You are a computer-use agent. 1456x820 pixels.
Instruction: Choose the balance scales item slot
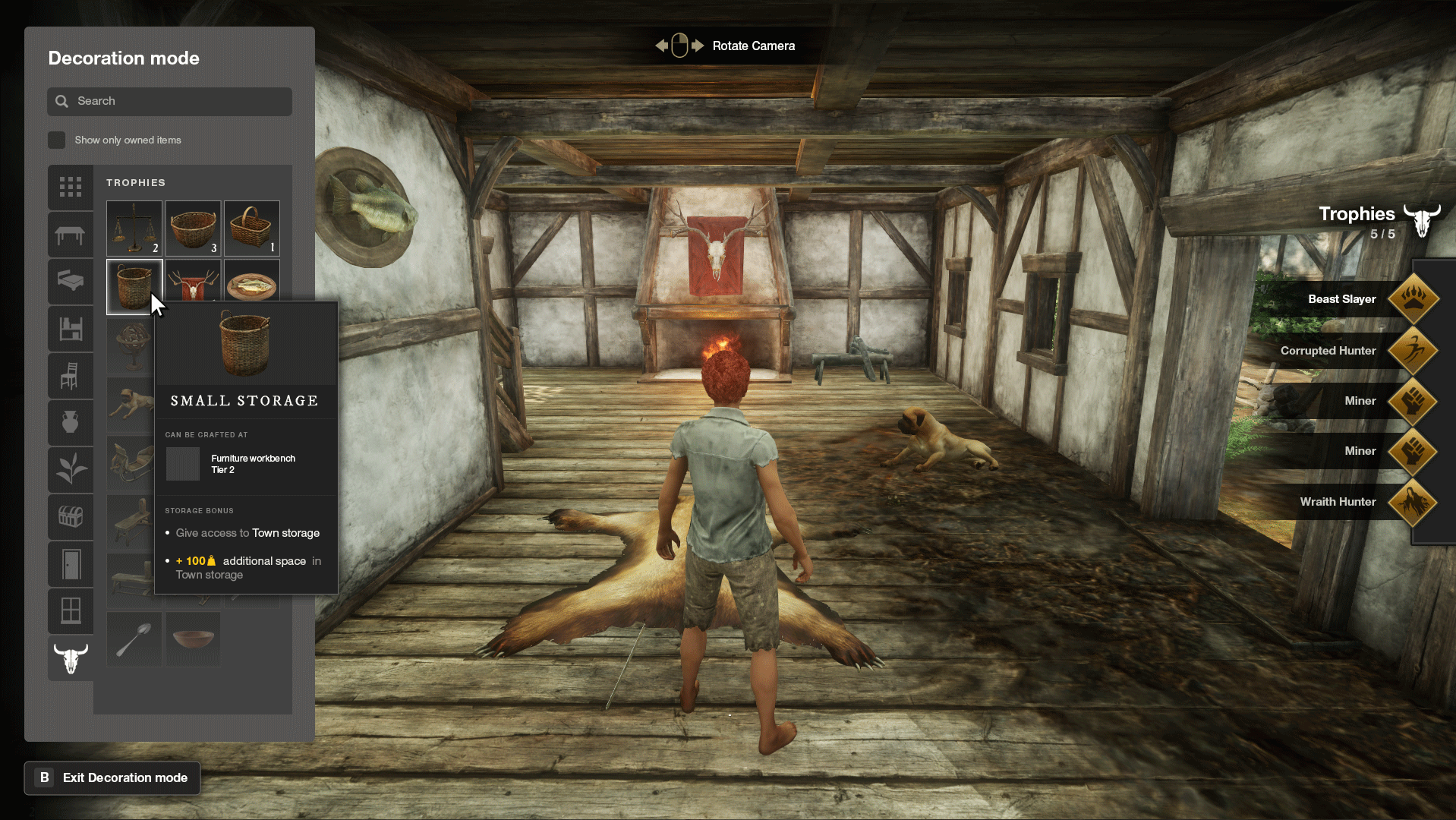[x=134, y=228]
